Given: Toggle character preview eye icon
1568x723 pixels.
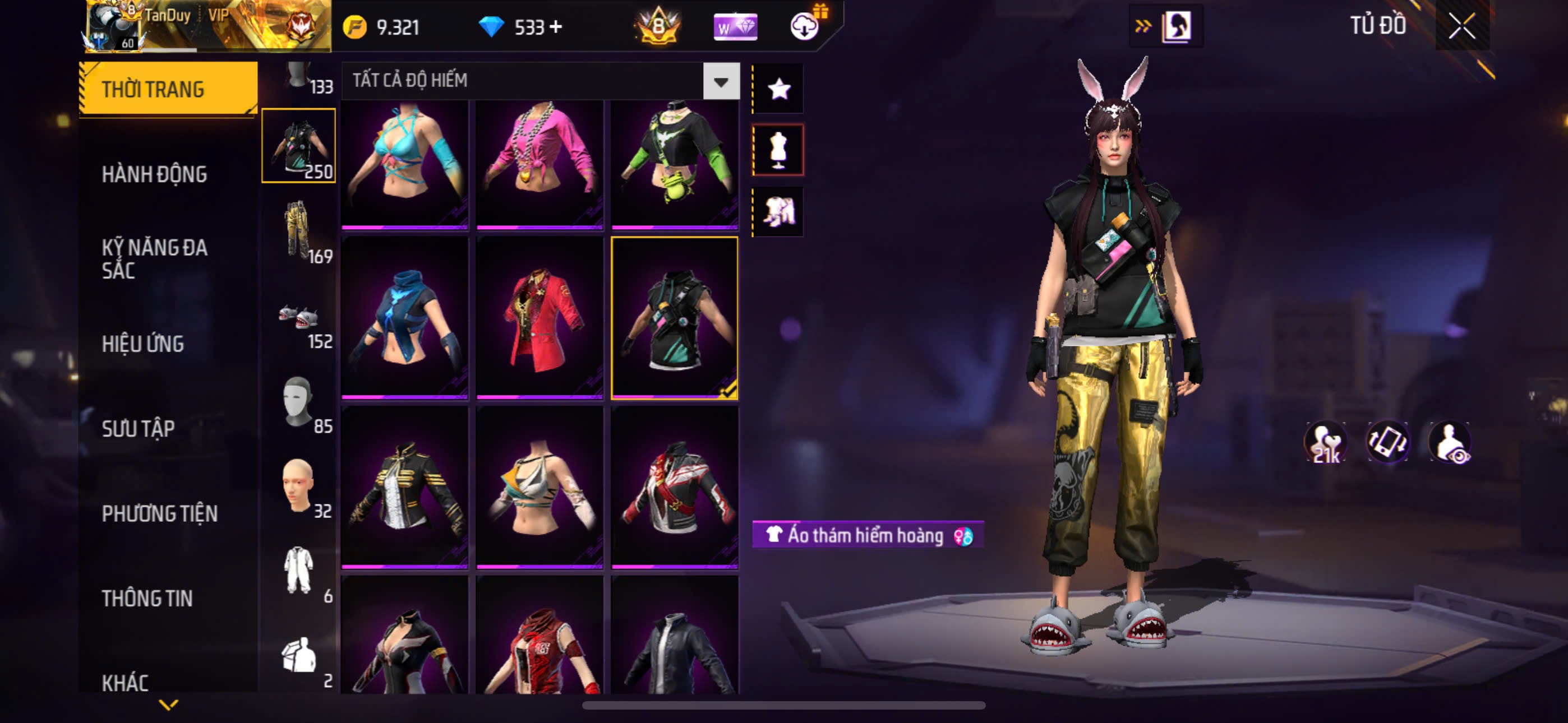Looking at the screenshot, I should click(1451, 442).
